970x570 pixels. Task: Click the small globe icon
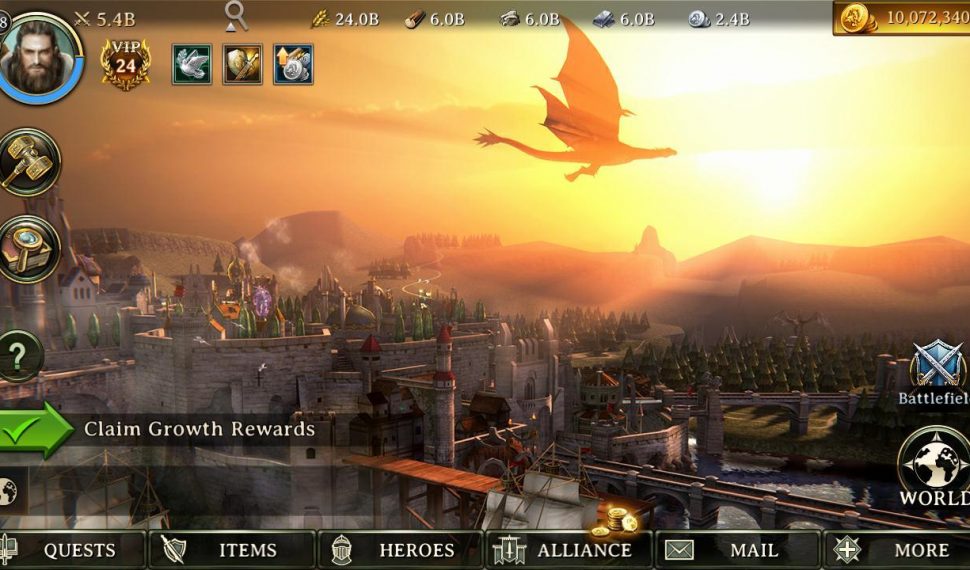(x=8, y=491)
